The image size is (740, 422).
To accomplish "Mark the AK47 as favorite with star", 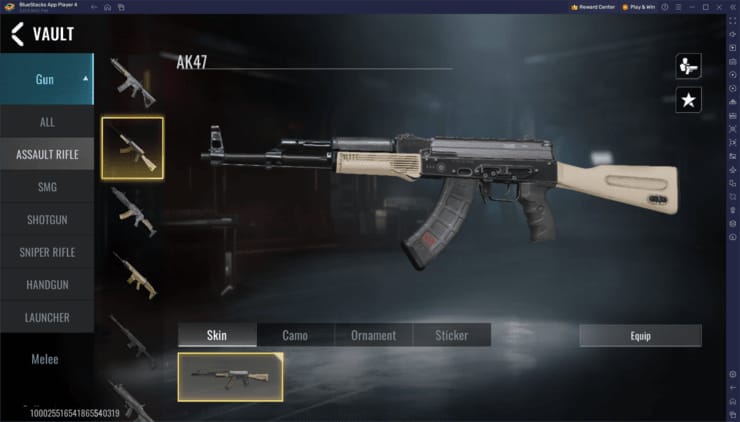I will (688, 99).
